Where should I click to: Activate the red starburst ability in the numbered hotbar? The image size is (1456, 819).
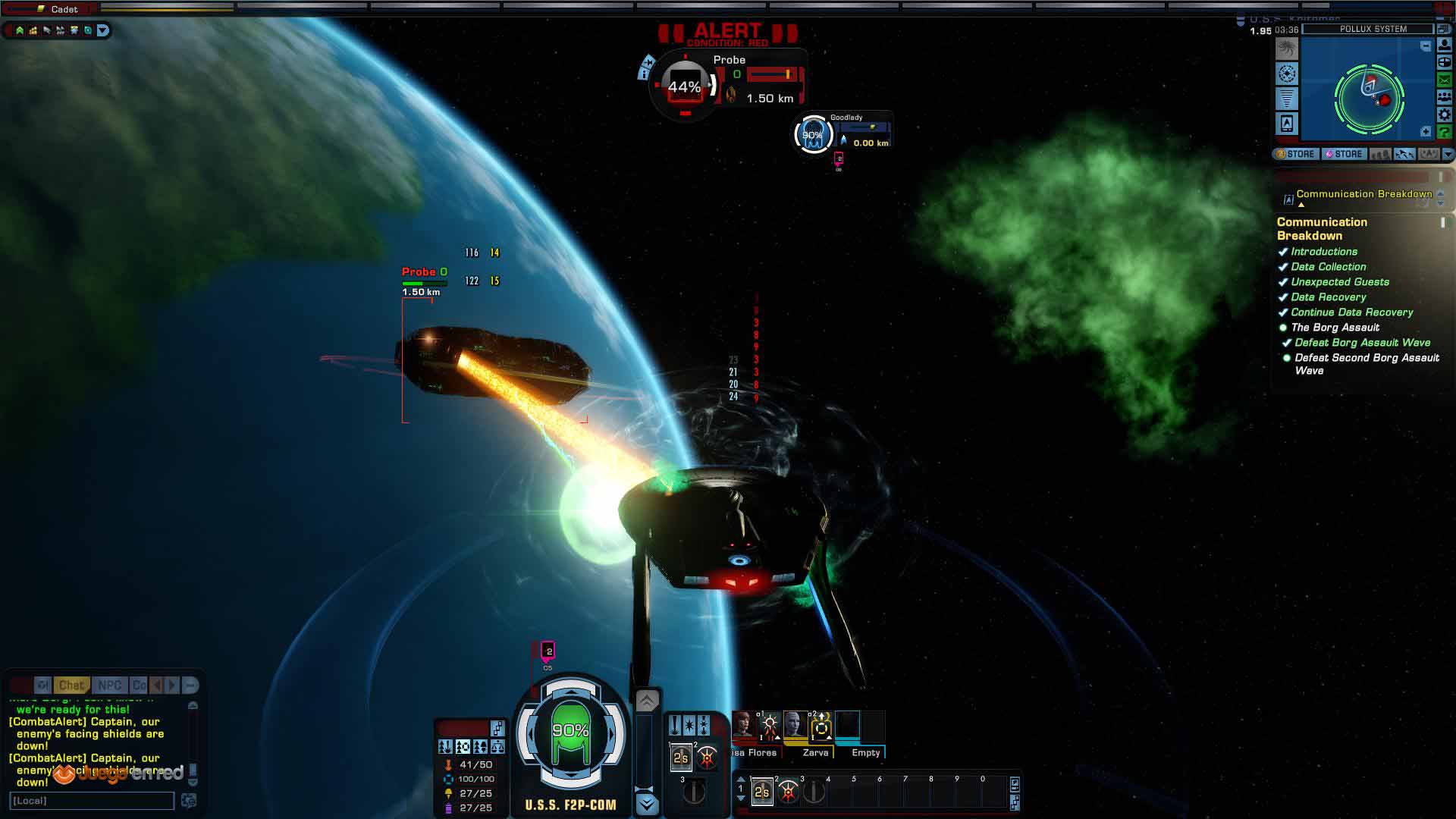click(x=789, y=792)
